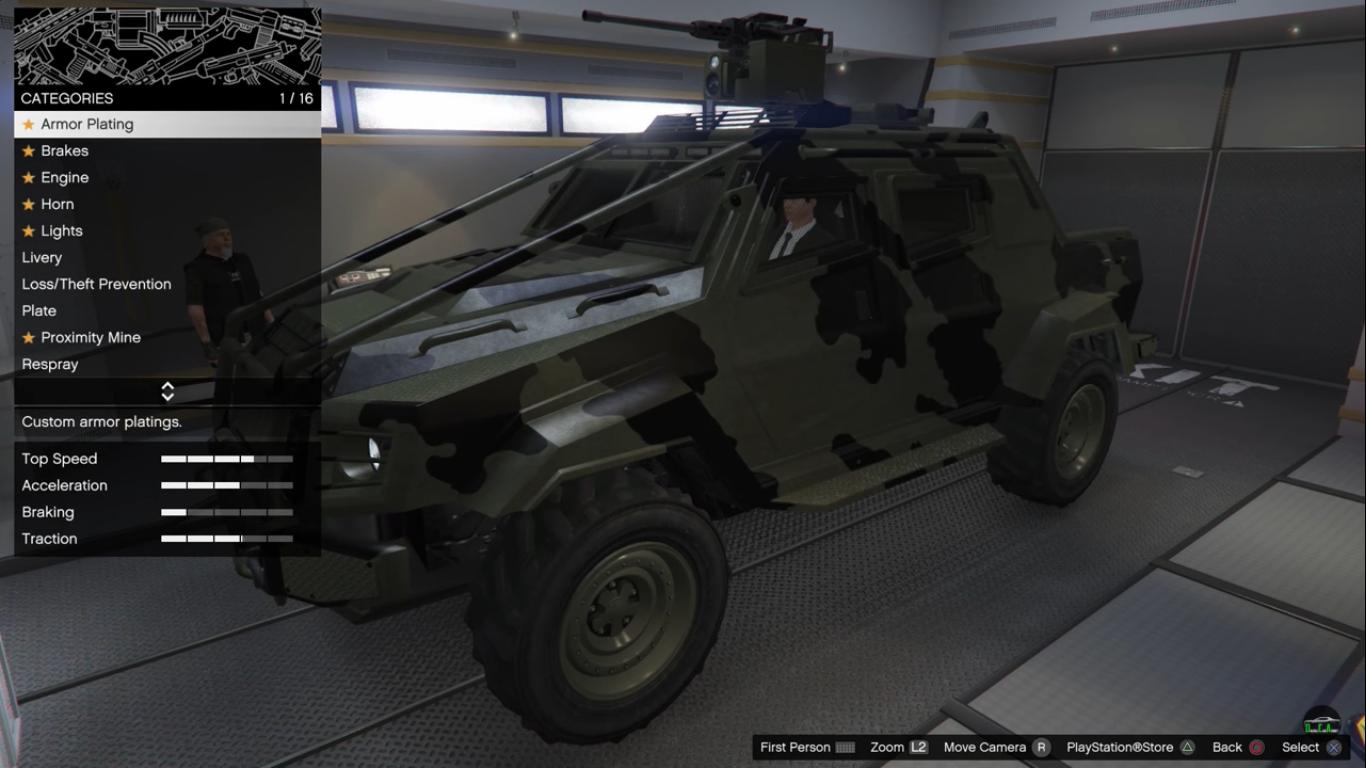Image resolution: width=1366 pixels, height=768 pixels.
Task: Click the L2 Zoom prompt icon
Action: point(923,747)
